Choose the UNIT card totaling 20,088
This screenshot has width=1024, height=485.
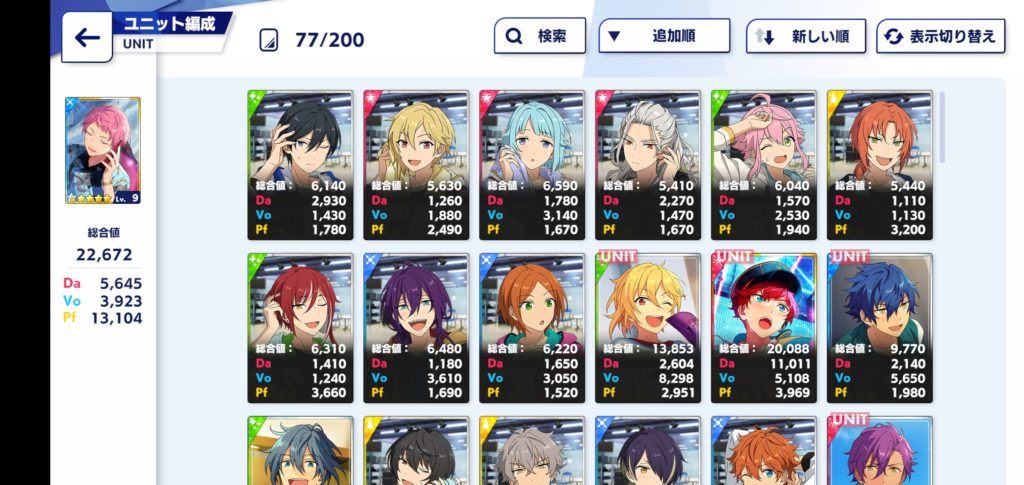click(764, 328)
